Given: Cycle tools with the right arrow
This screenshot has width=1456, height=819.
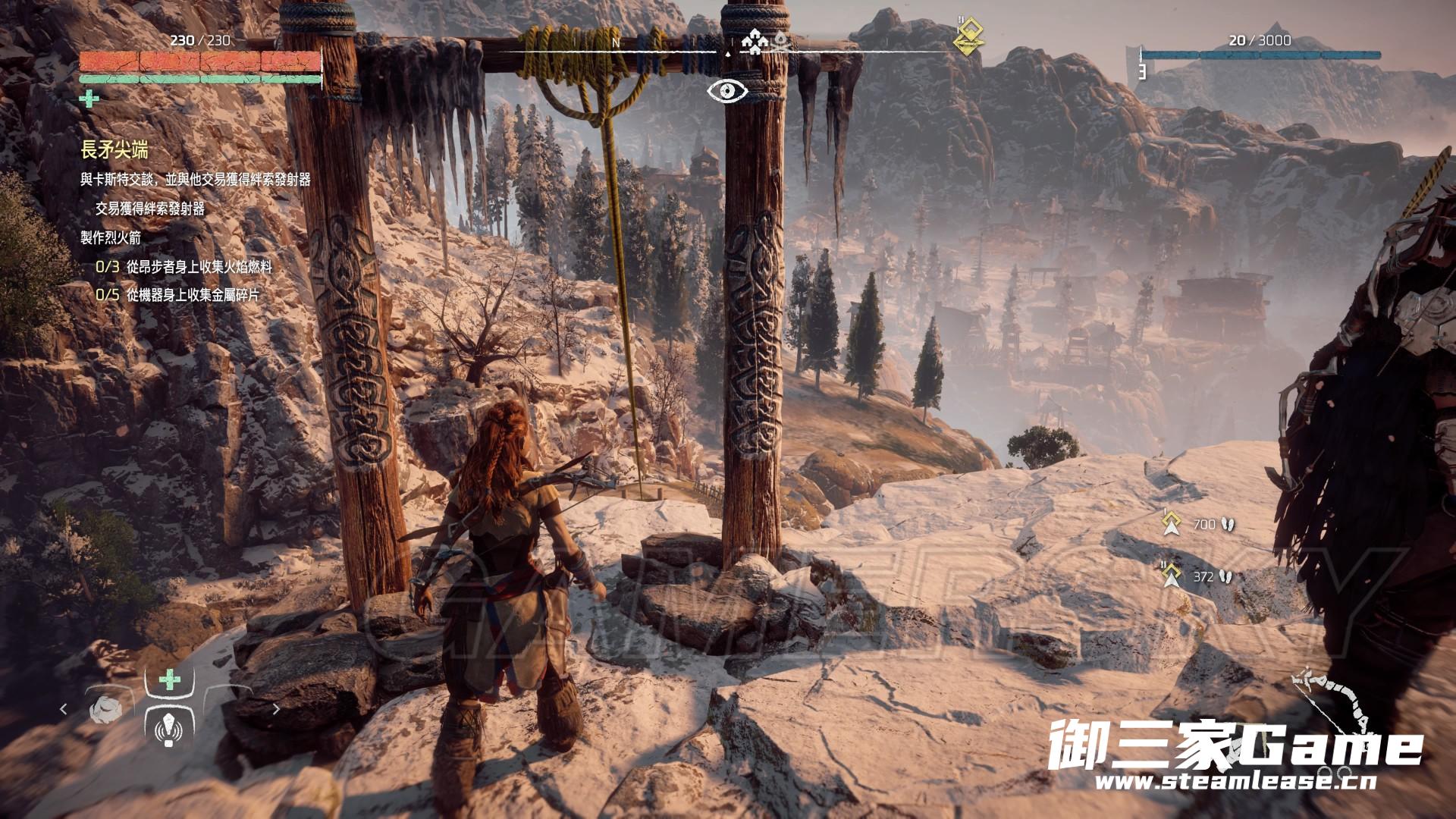Looking at the screenshot, I should 276,709.
